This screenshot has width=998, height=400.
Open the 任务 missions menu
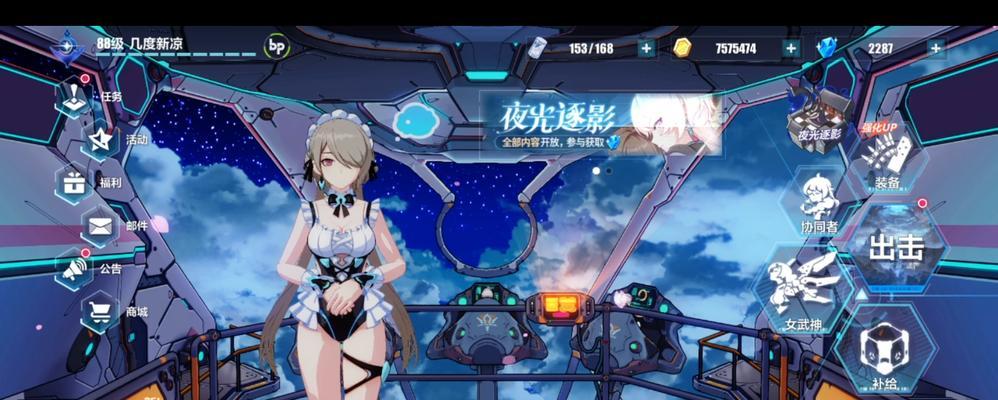[77, 98]
